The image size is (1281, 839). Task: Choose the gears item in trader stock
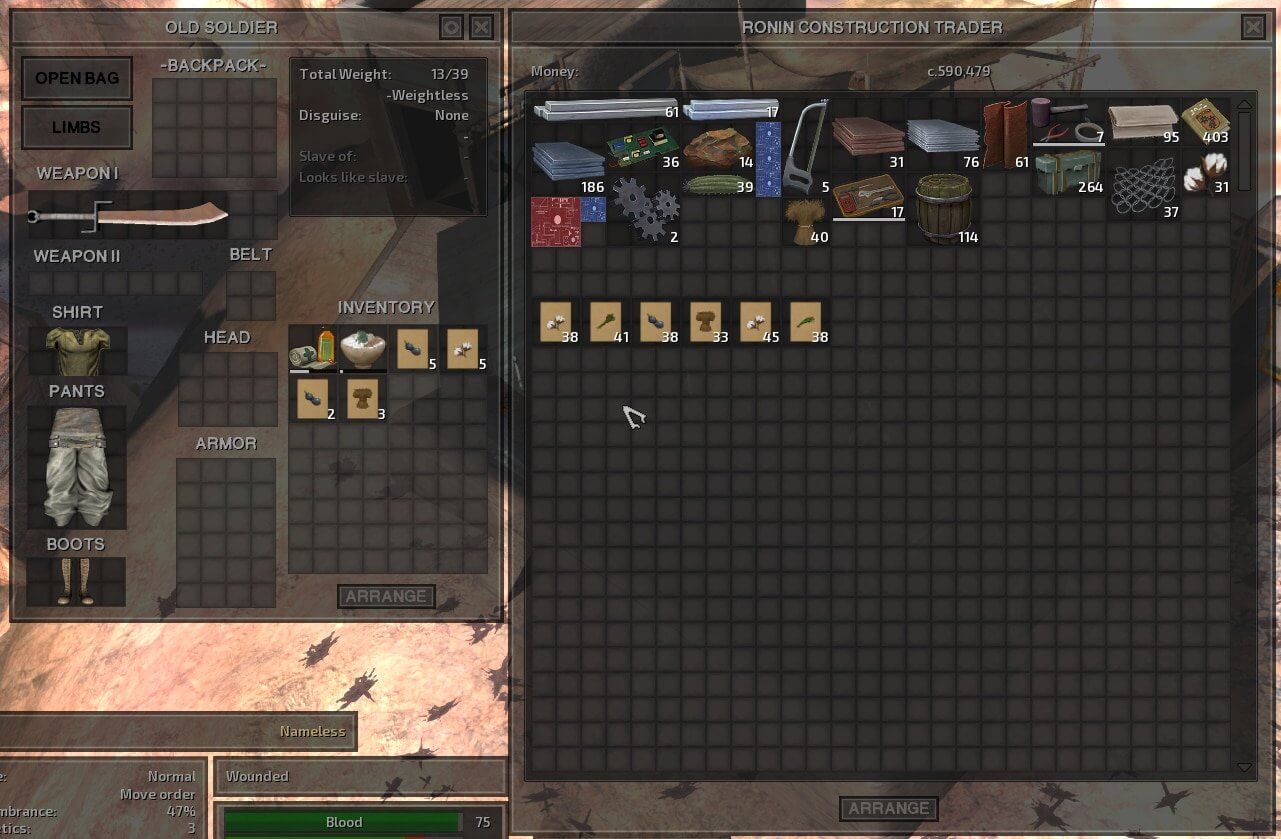pos(644,208)
